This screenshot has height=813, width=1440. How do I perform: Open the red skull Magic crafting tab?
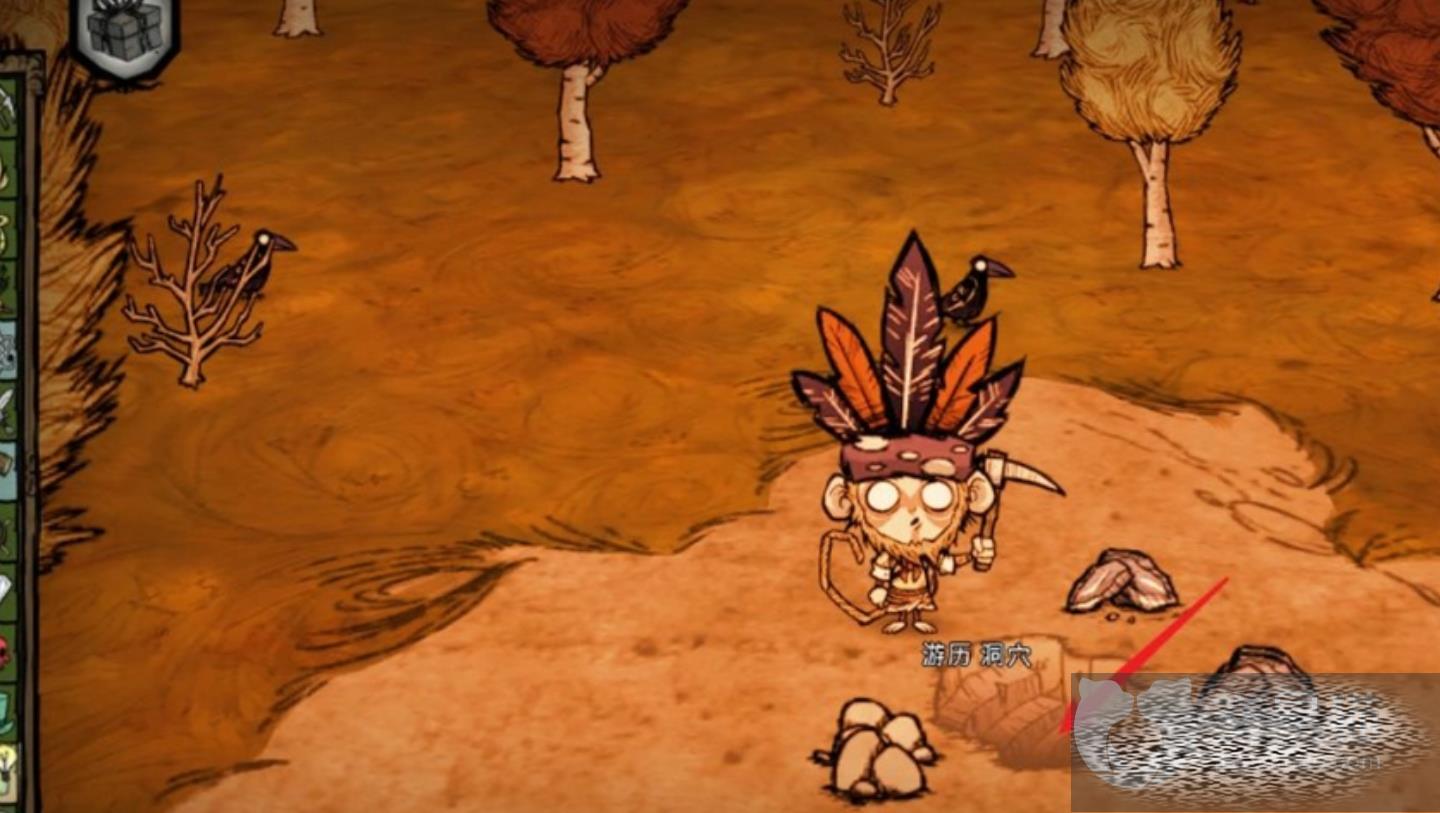point(8,651)
